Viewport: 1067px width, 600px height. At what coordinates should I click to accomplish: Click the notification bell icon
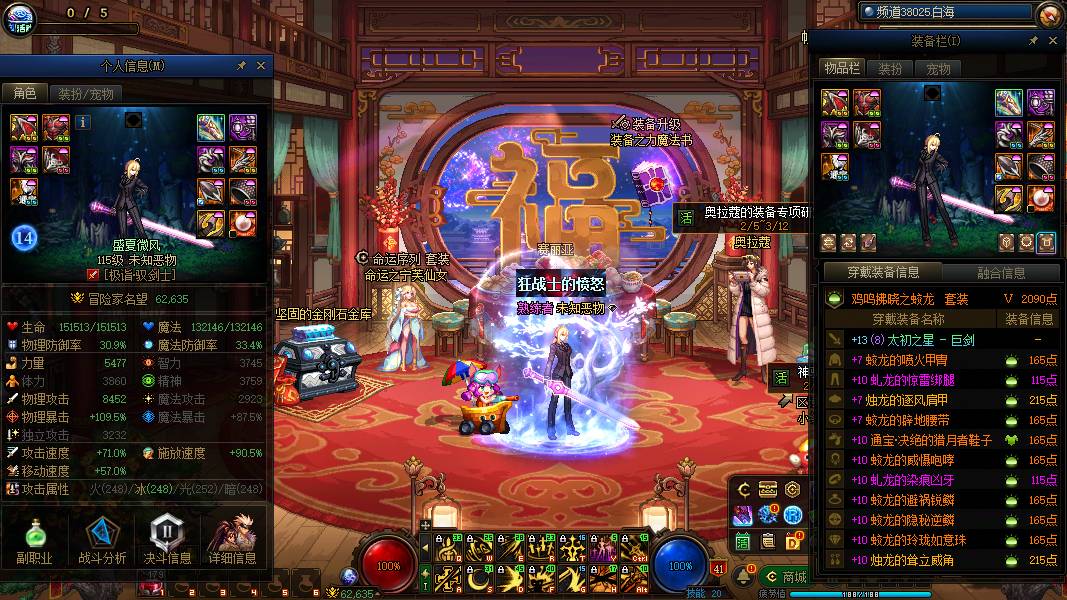[746, 577]
